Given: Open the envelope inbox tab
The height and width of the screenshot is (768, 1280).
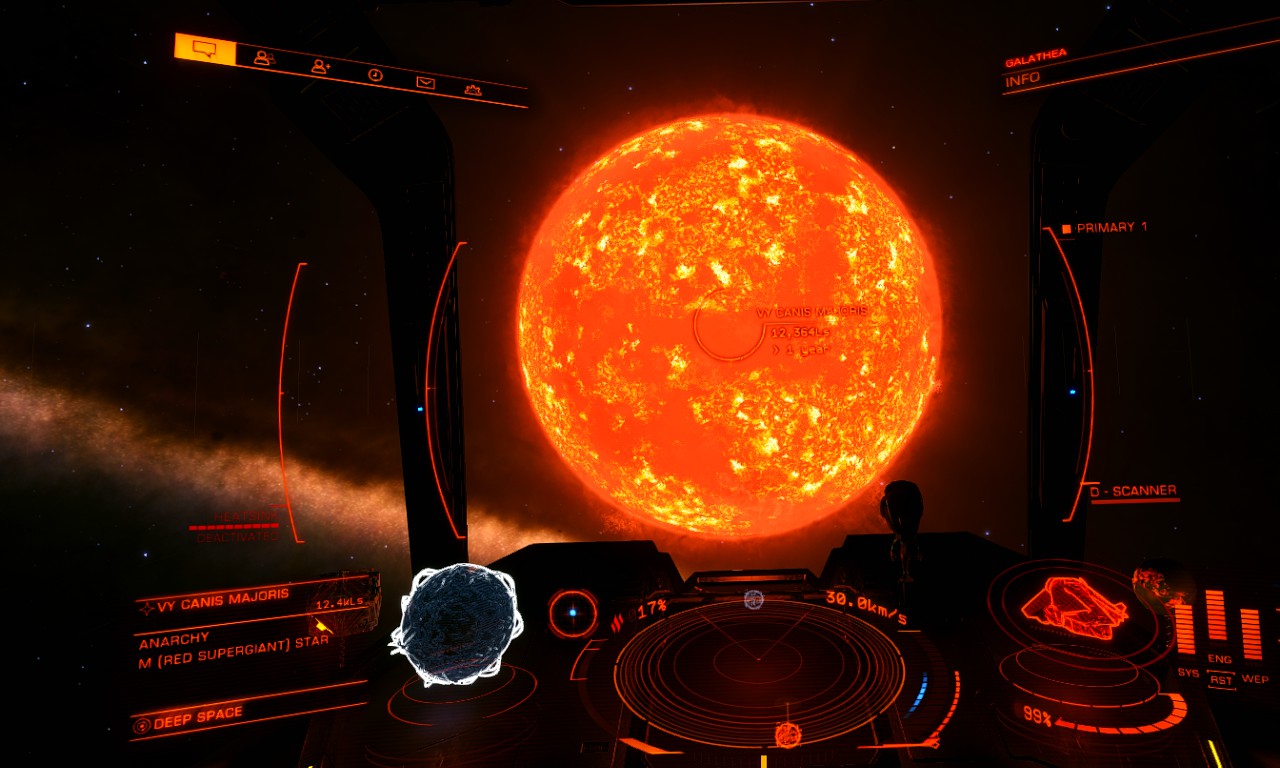Looking at the screenshot, I should pyautogui.click(x=426, y=82).
